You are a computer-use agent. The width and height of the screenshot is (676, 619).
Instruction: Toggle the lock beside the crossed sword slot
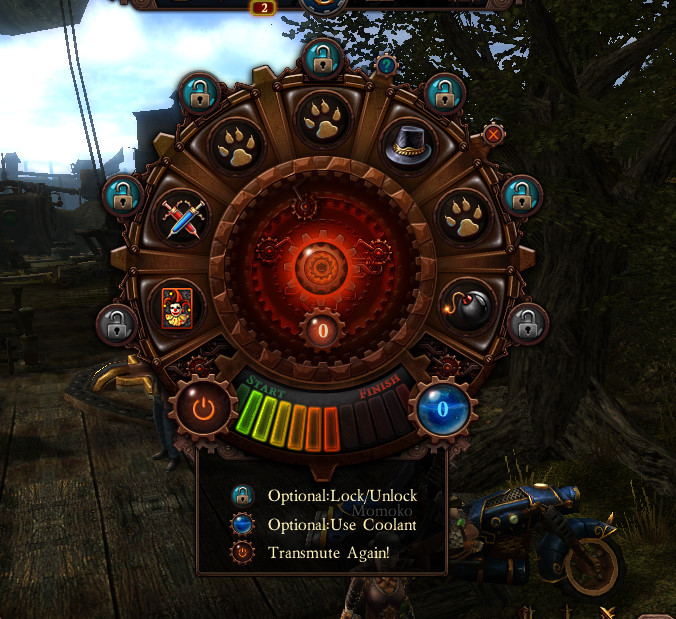pos(124,196)
